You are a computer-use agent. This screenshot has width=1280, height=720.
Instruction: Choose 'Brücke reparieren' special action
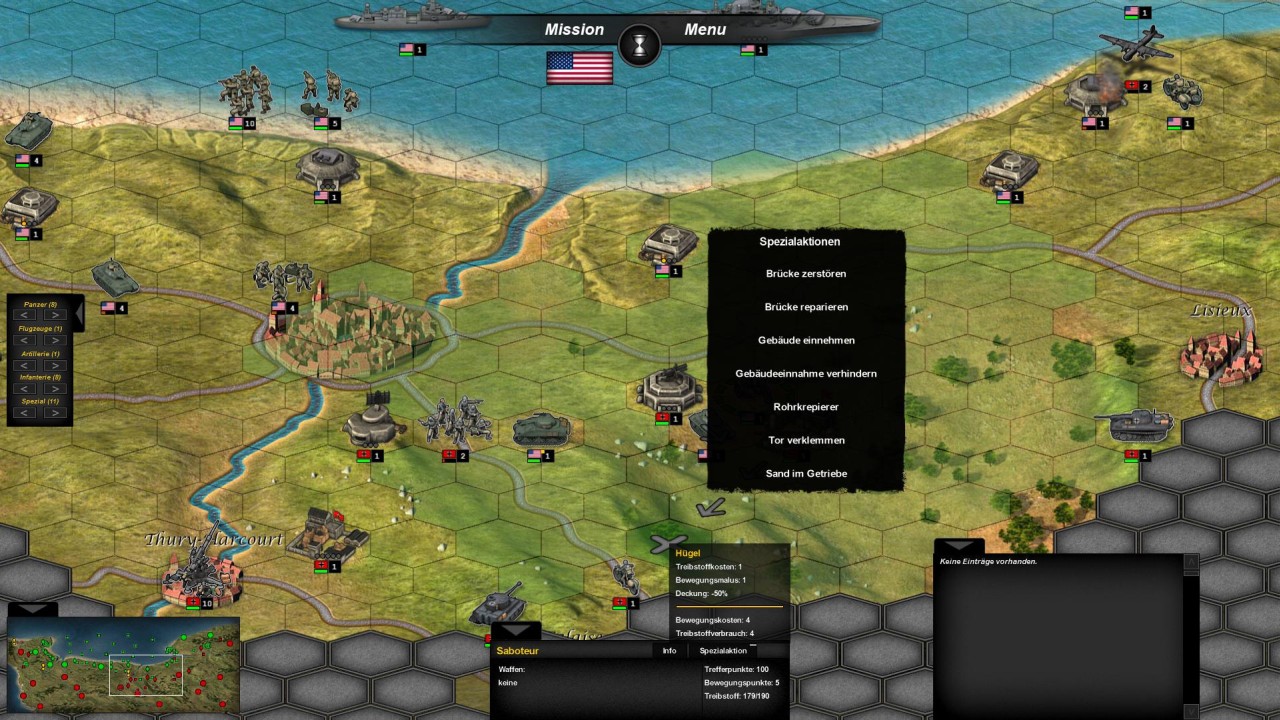[806, 307]
